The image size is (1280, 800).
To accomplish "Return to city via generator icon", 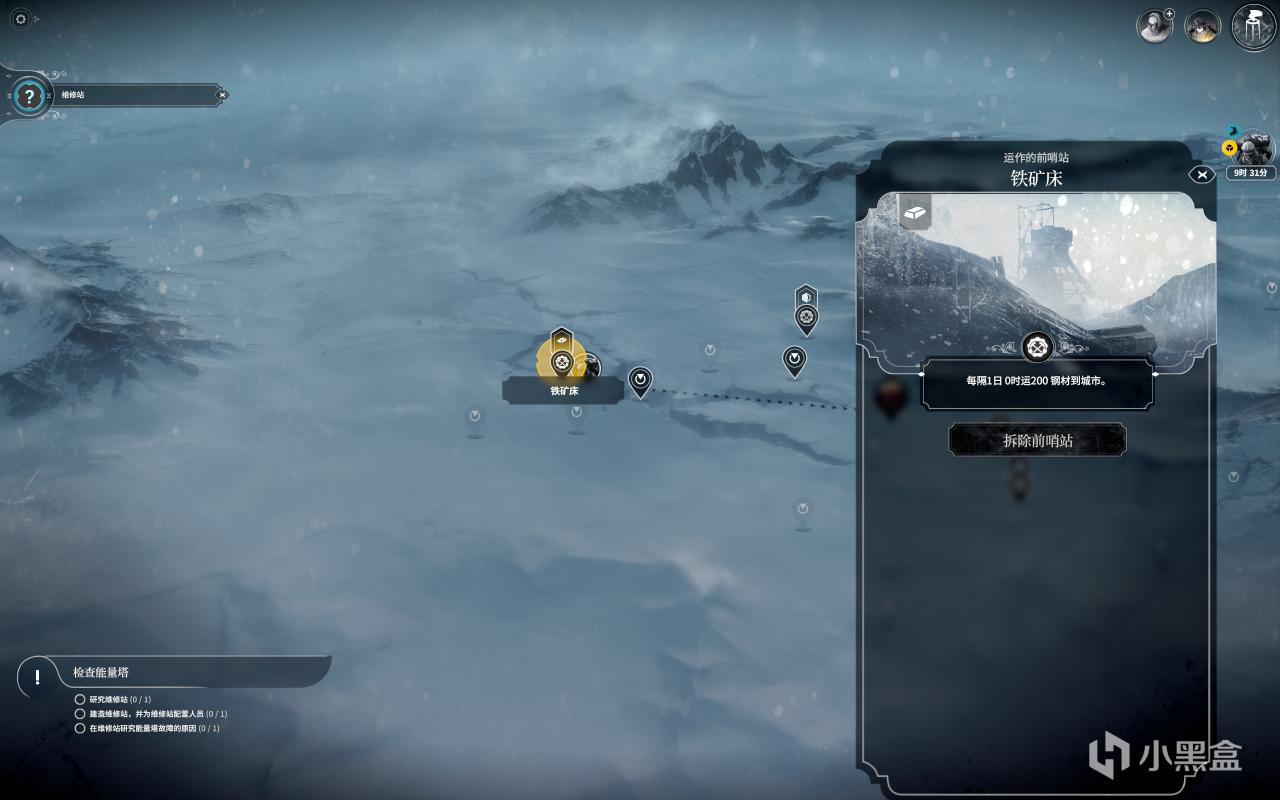I will click(x=1253, y=25).
